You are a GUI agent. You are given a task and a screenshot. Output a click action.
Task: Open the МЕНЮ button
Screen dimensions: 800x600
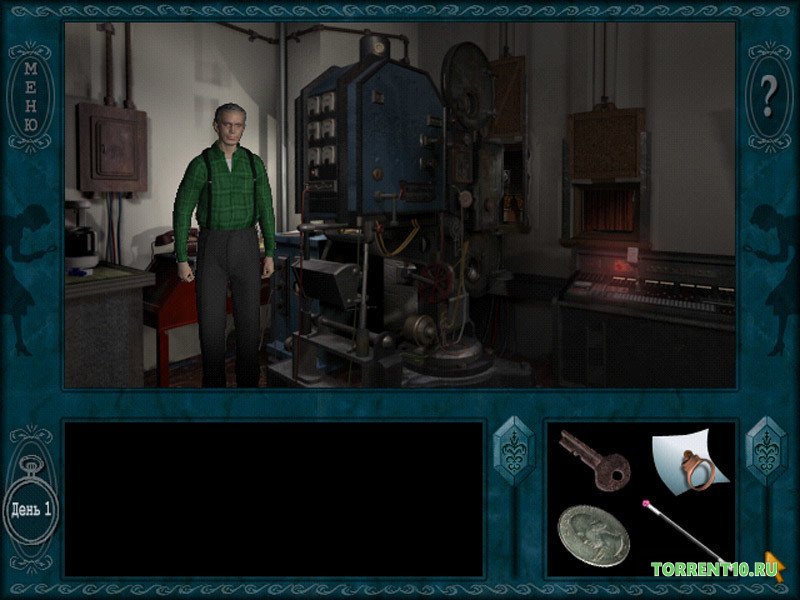coord(30,97)
